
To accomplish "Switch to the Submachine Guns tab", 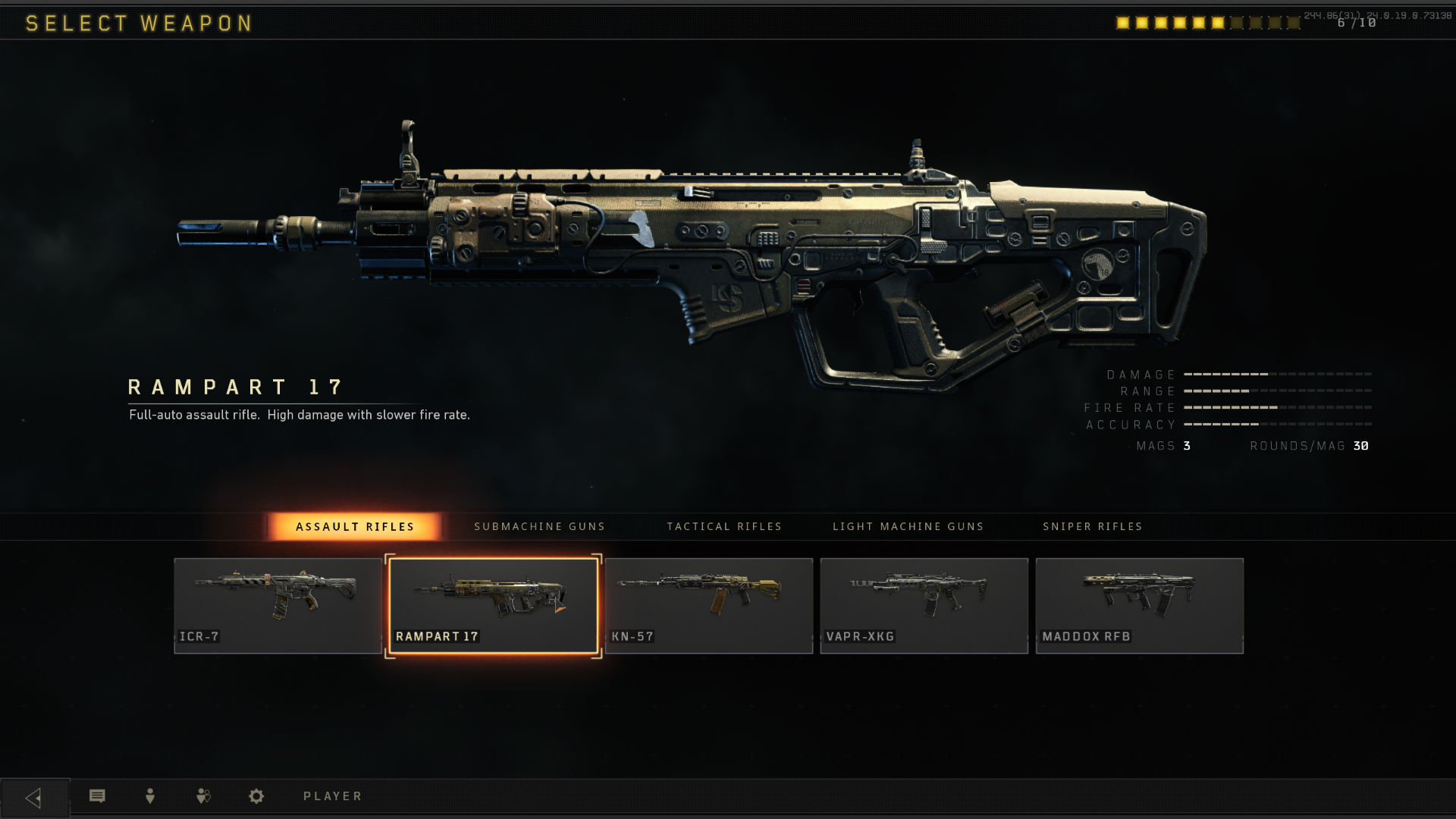I will click(x=539, y=526).
